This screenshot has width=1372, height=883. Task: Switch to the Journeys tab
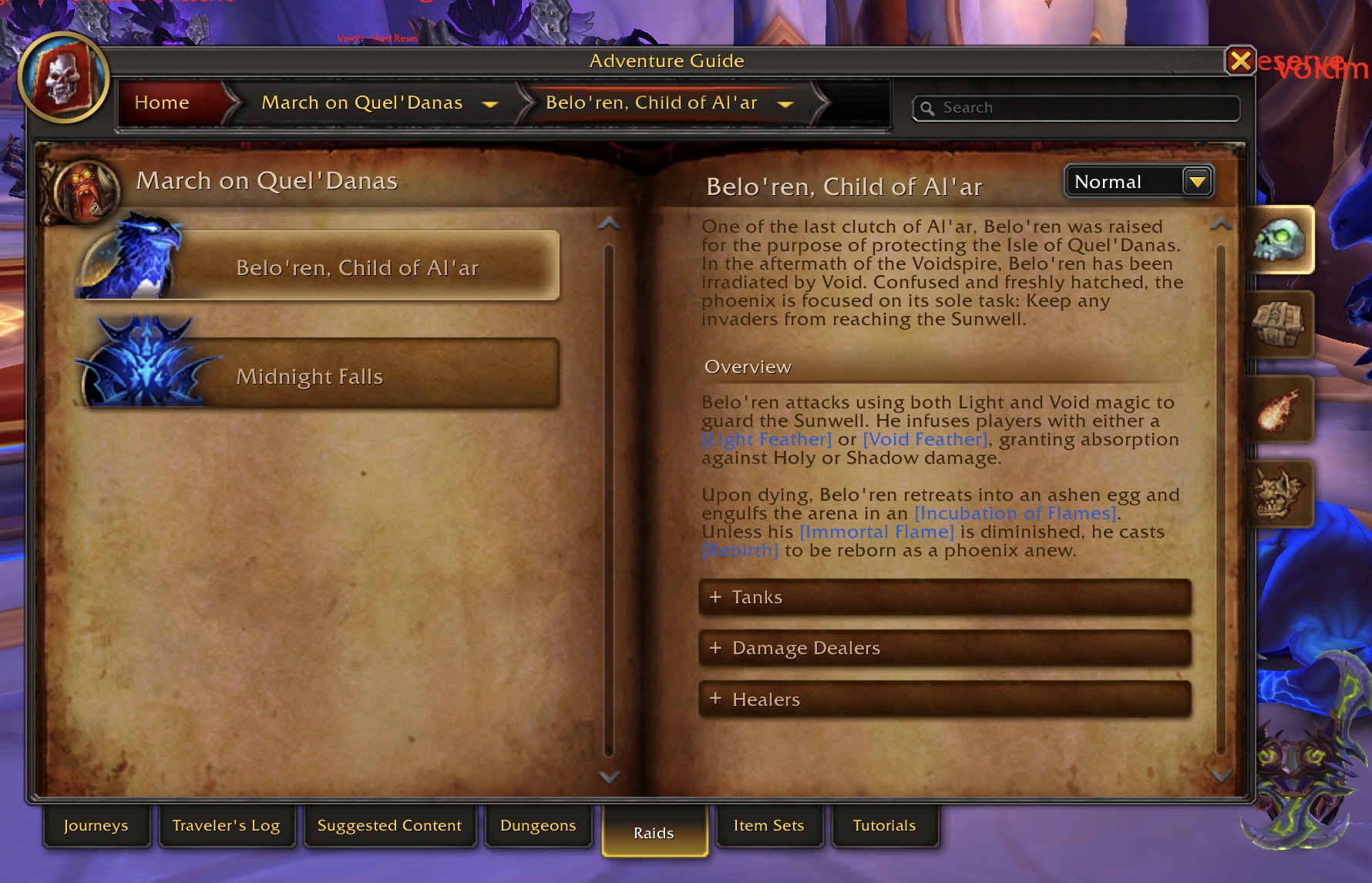point(96,825)
